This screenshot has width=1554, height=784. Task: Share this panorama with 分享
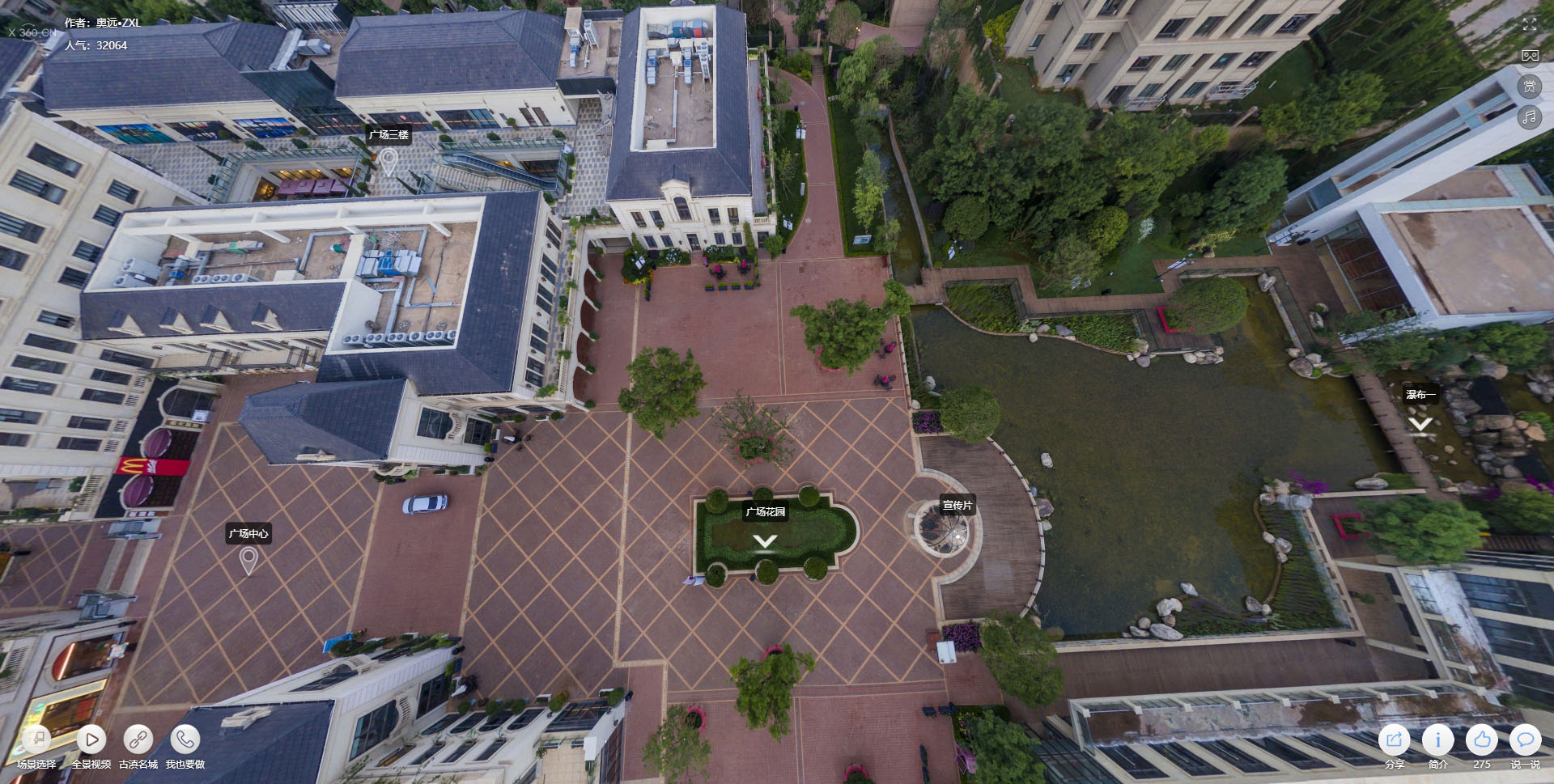coord(1395,740)
